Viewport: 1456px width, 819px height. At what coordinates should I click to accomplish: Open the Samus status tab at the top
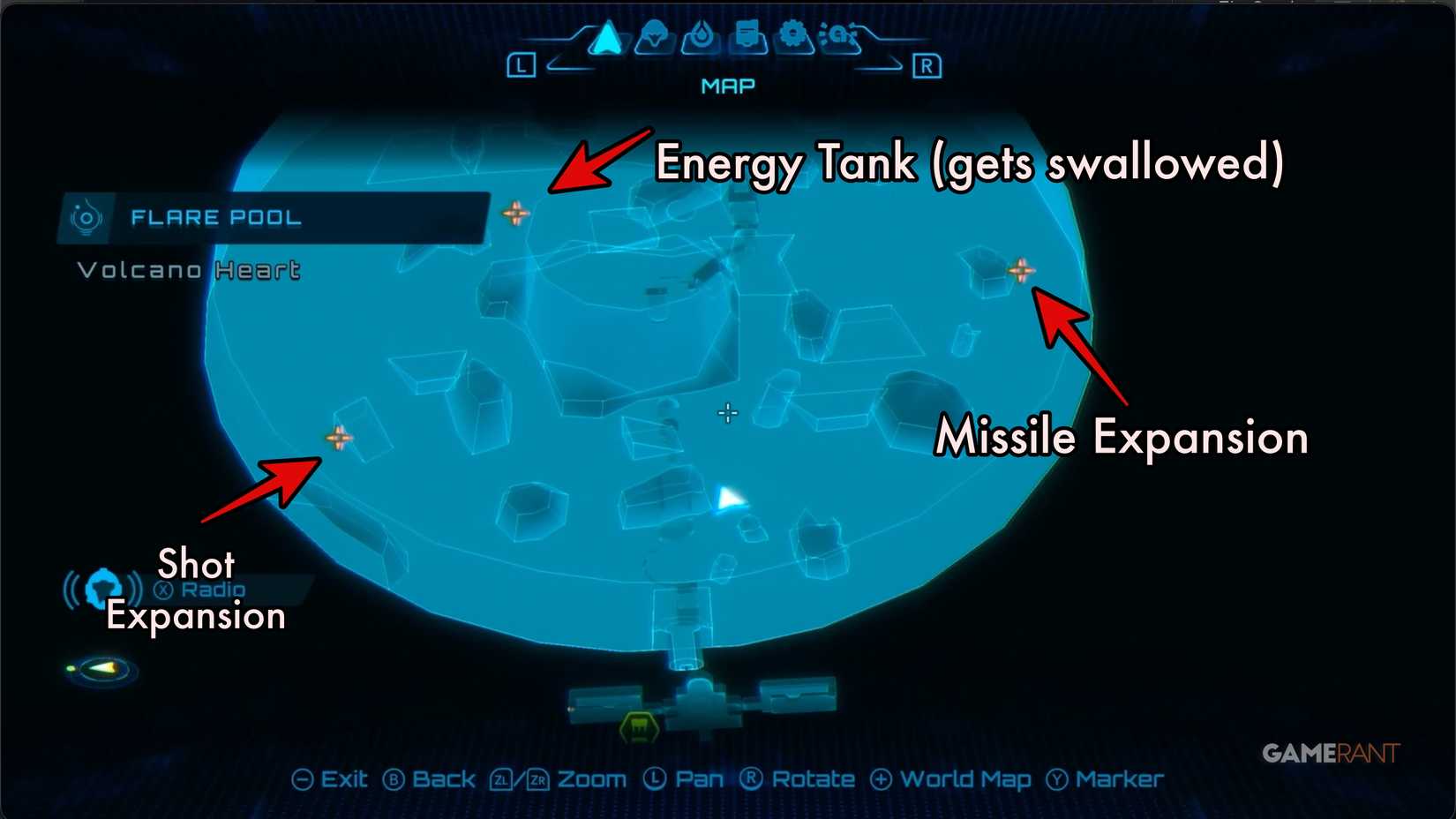point(654,37)
